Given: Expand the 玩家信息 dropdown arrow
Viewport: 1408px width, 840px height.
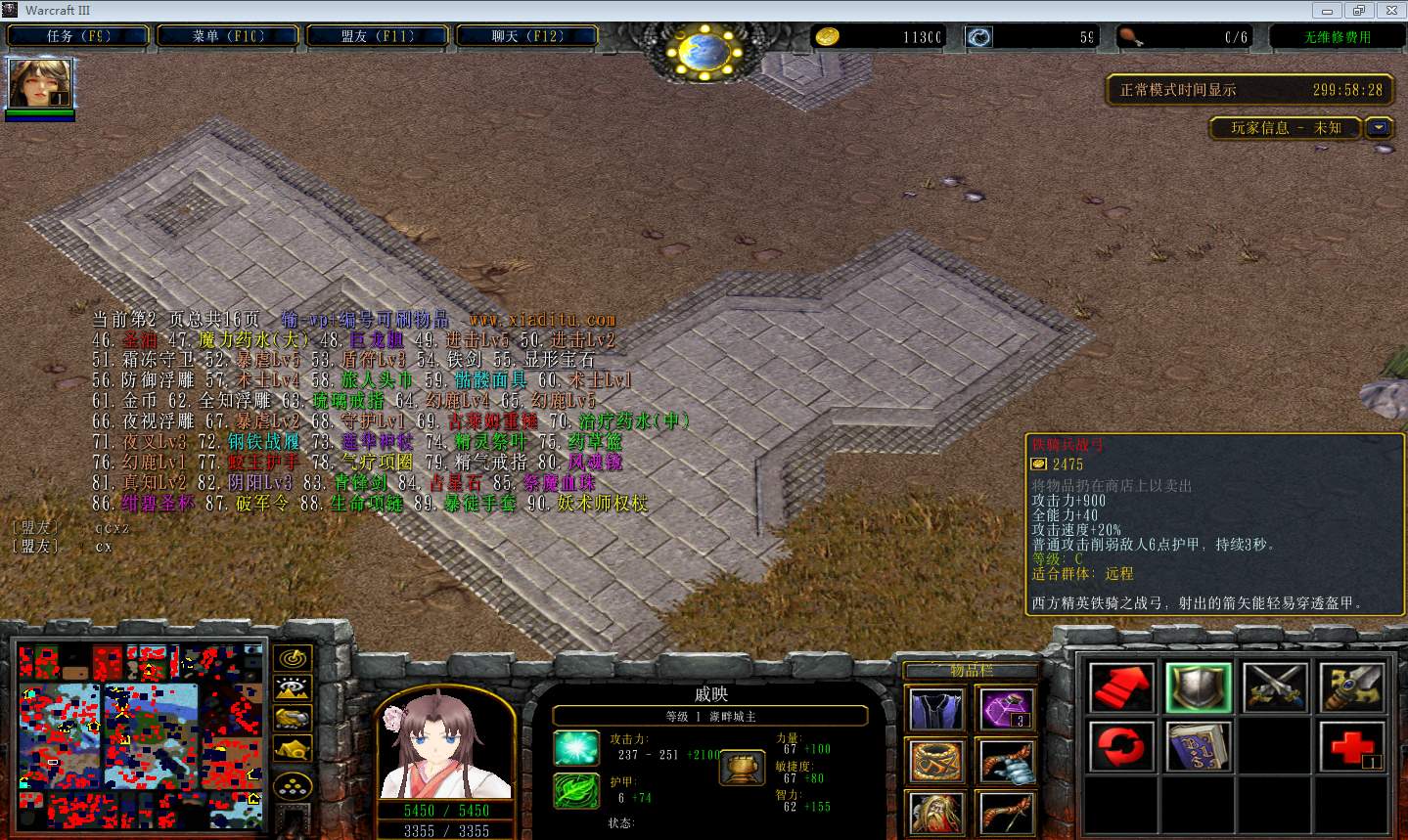Looking at the screenshot, I should pos(1380,128).
